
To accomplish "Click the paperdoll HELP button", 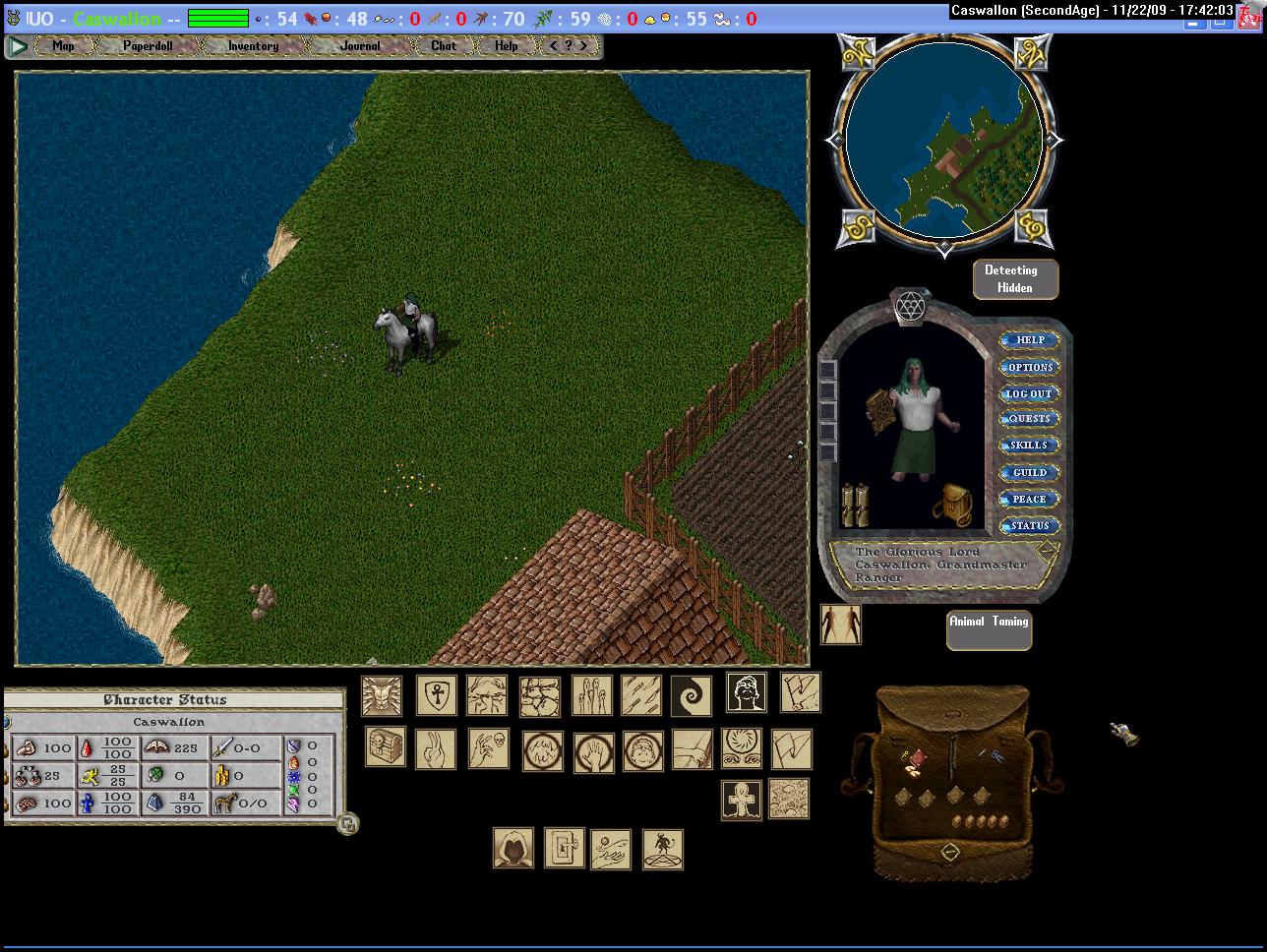I will (x=1030, y=340).
